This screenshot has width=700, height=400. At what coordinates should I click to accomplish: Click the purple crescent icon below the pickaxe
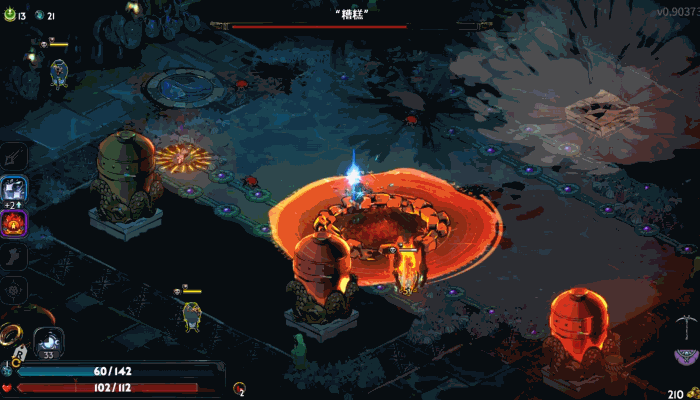coord(683,358)
